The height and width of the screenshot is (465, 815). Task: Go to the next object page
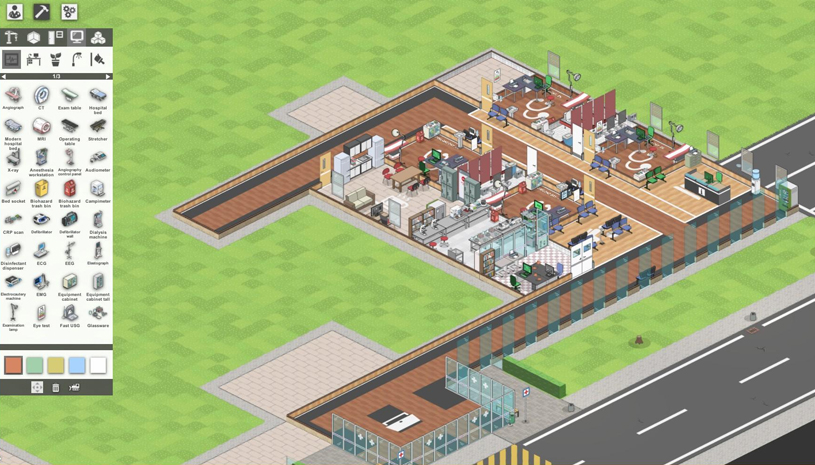pos(108,76)
